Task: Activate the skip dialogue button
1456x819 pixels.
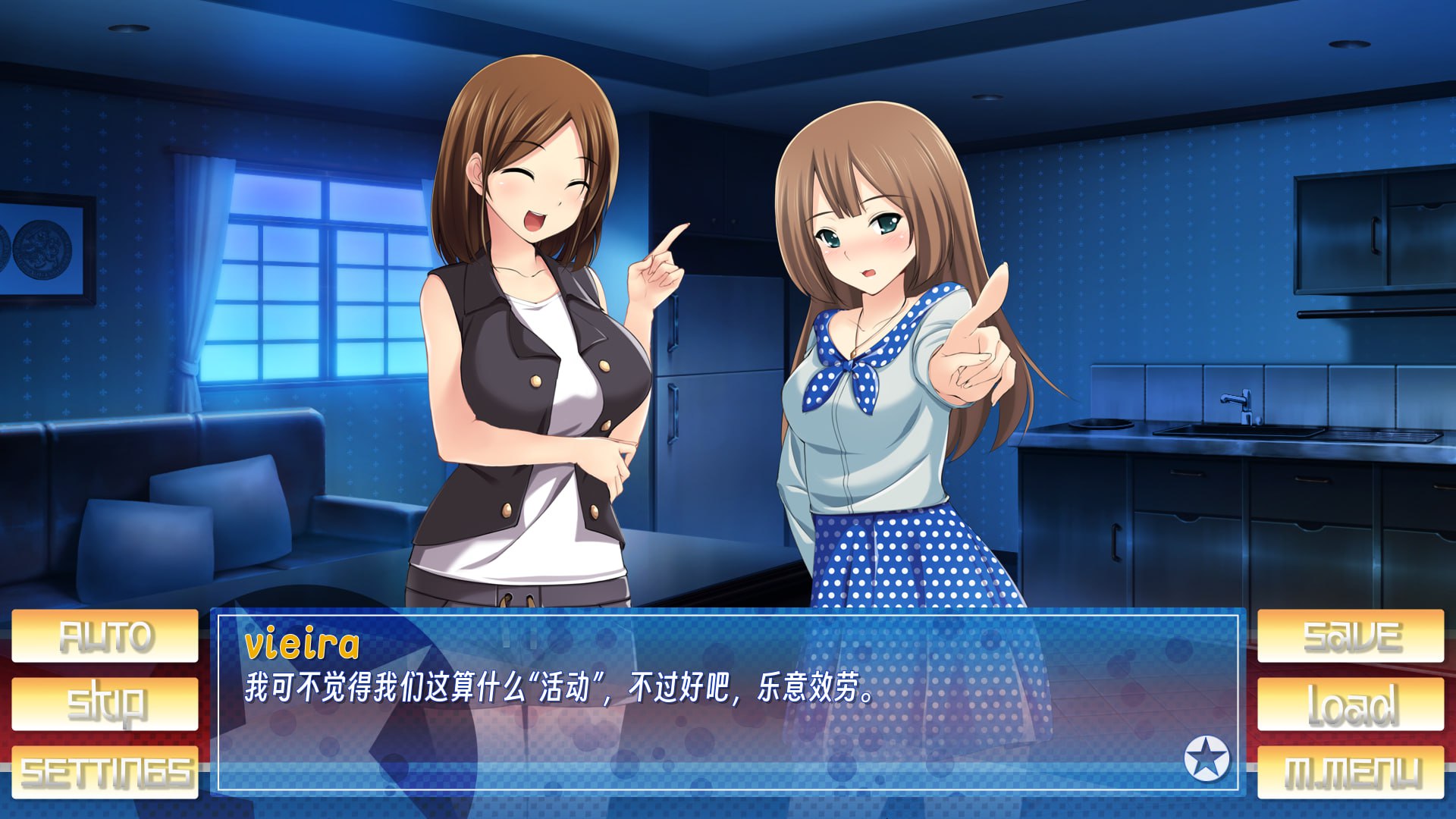Action: click(105, 704)
